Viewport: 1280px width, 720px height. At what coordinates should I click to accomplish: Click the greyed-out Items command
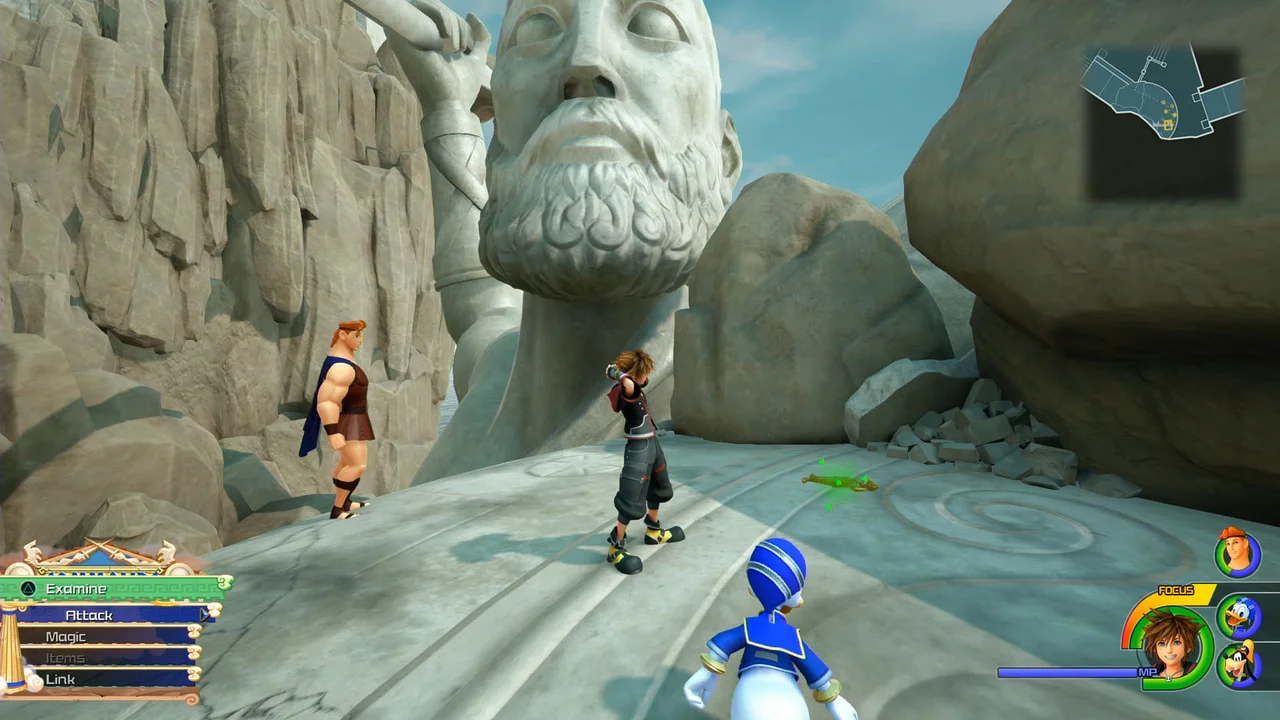click(63, 658)
